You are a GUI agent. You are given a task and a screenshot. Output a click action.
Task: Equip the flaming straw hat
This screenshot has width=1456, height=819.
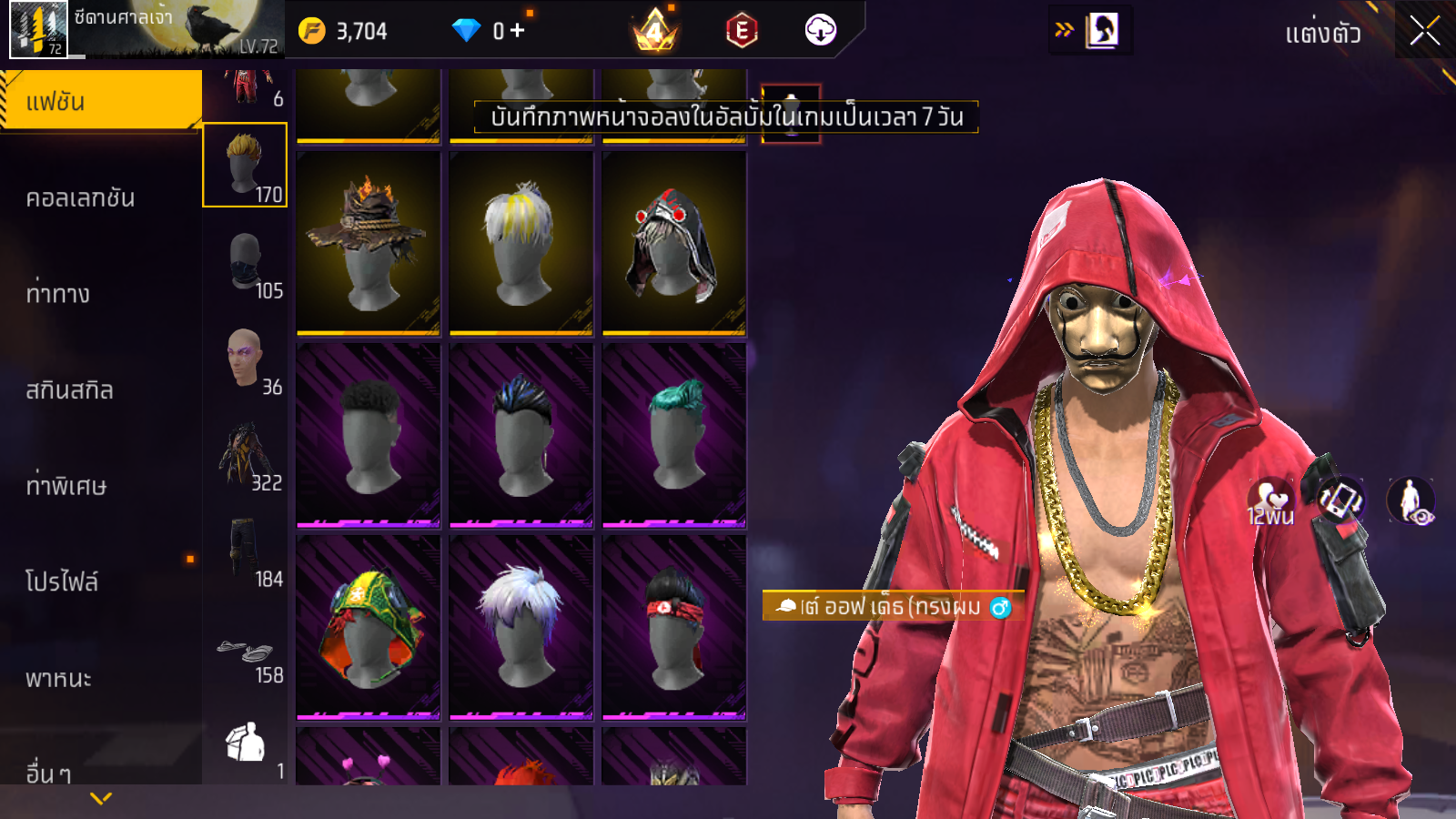tap(369, 242)
